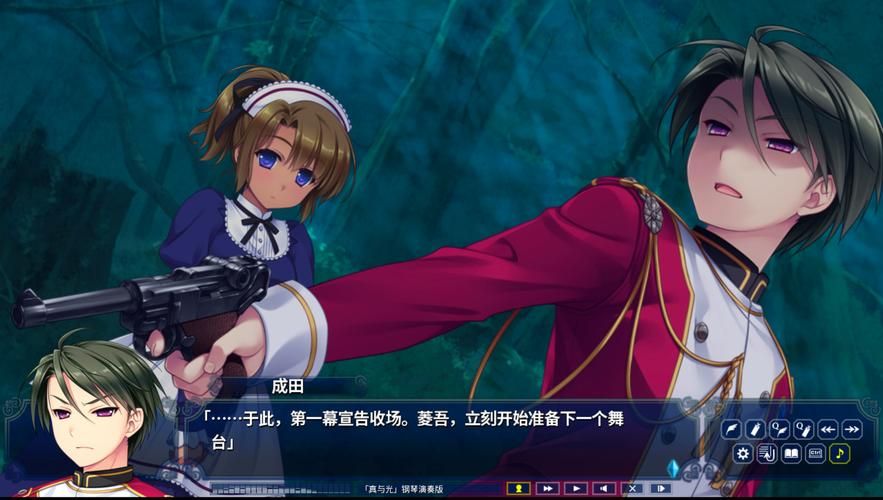Click the step-forward button in bottom bar
The image size is (883, 500).
tap(660, 488)
